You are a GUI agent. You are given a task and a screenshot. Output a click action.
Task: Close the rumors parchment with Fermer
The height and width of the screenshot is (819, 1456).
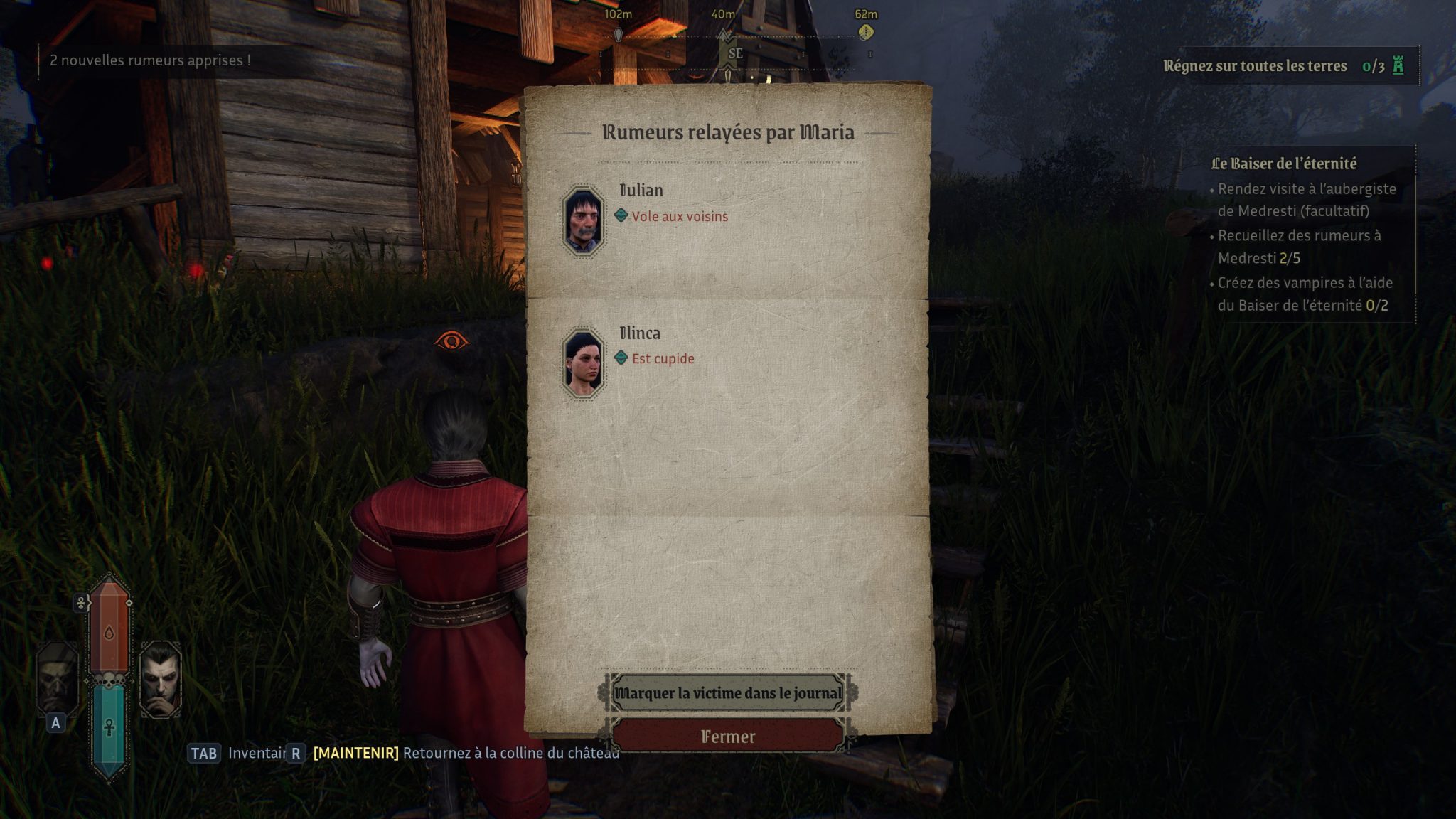pyautogui.click(x=727, y=737)
